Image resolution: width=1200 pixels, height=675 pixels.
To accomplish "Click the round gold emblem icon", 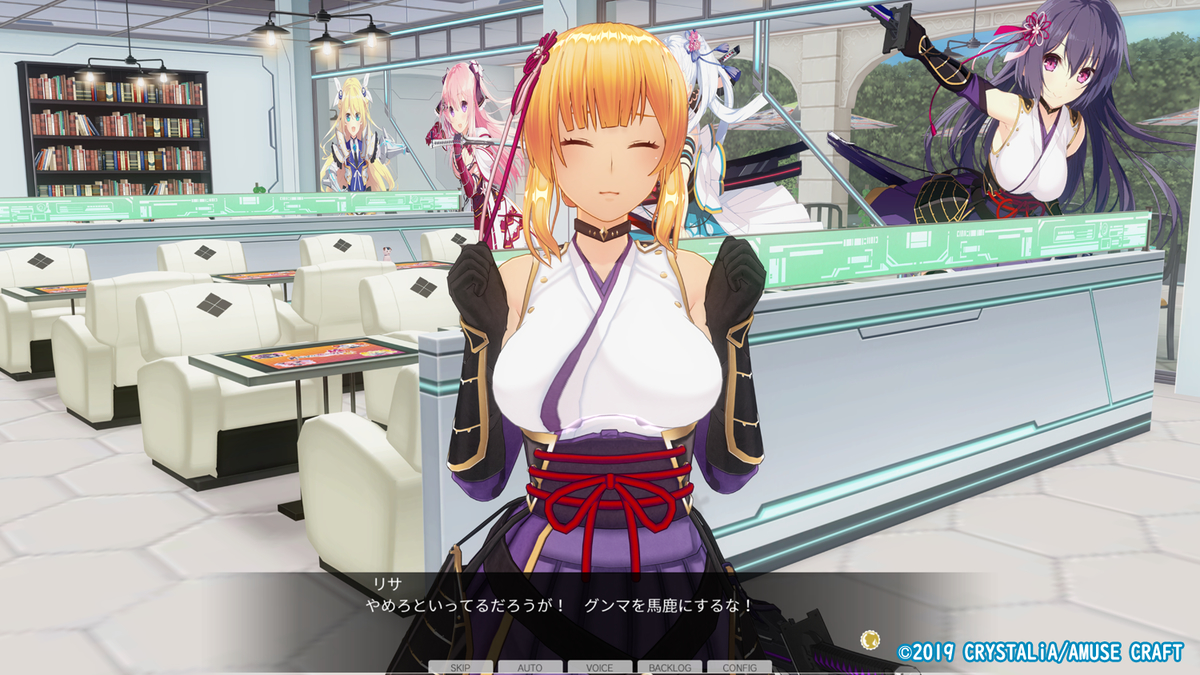I will [x=870, y=639].
